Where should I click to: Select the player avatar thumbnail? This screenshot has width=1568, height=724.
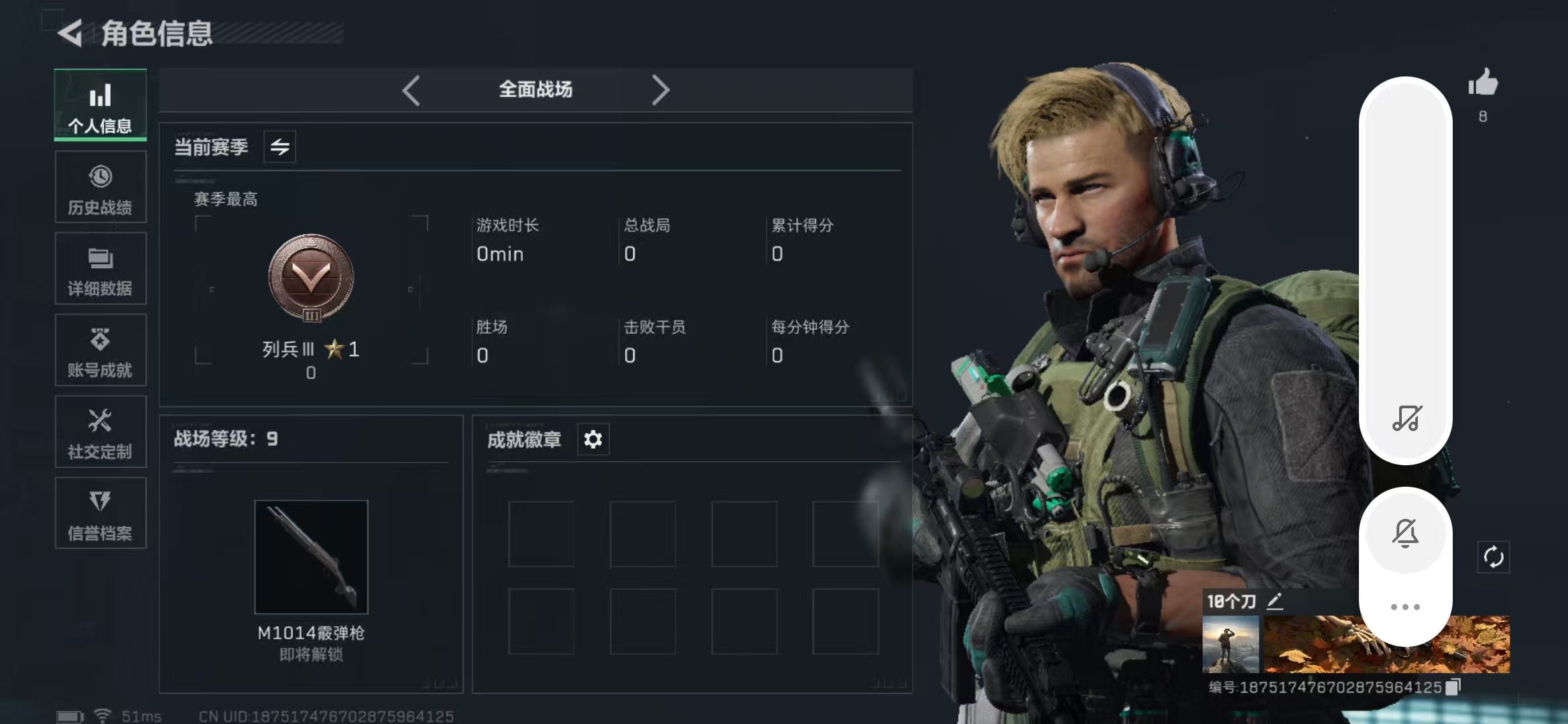pyautogui.click(x=1231, y=644)
